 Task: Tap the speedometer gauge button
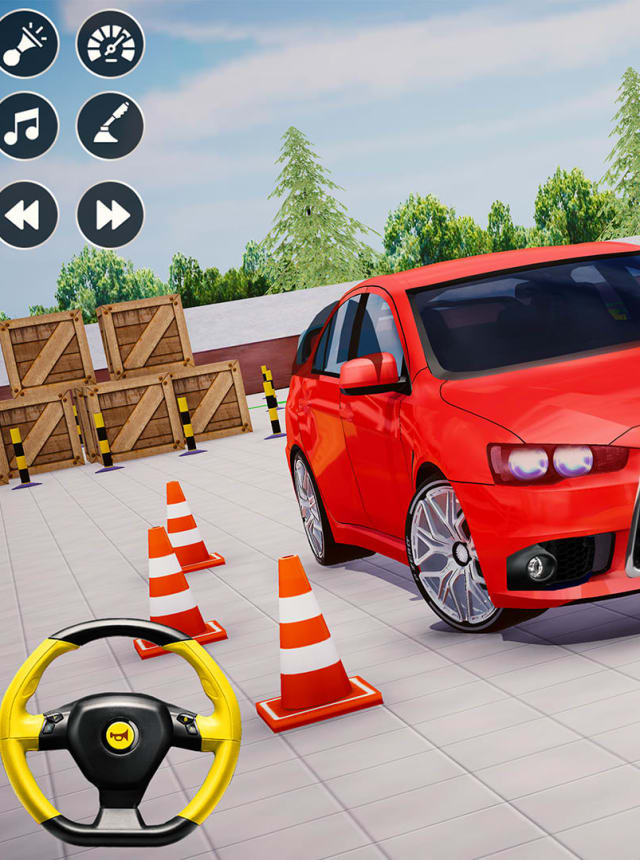pos(110,44)
